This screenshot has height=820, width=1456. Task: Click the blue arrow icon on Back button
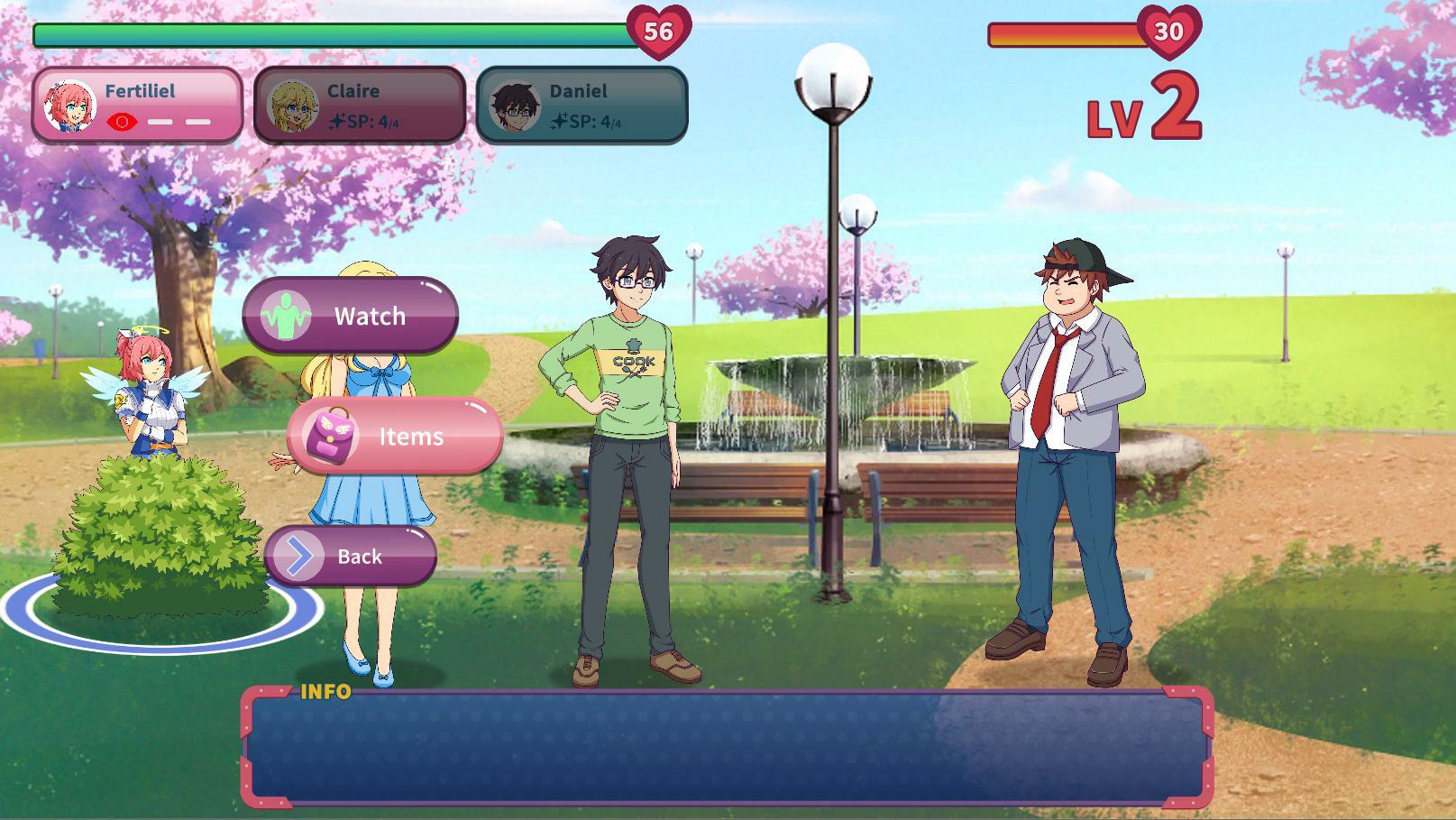tap(298, 556)
